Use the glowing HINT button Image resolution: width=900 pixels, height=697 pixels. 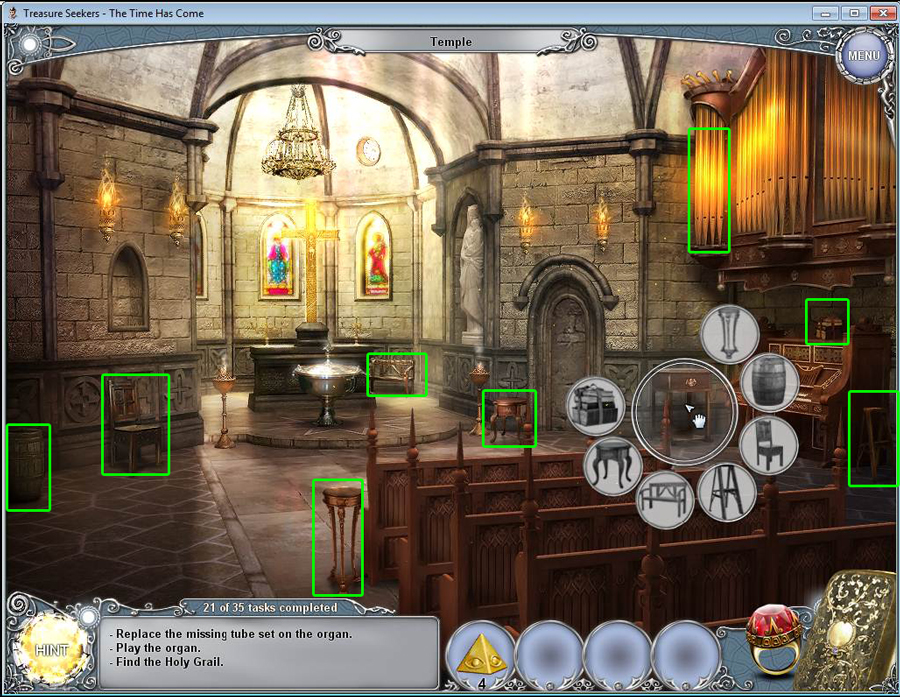click(51, 649)
